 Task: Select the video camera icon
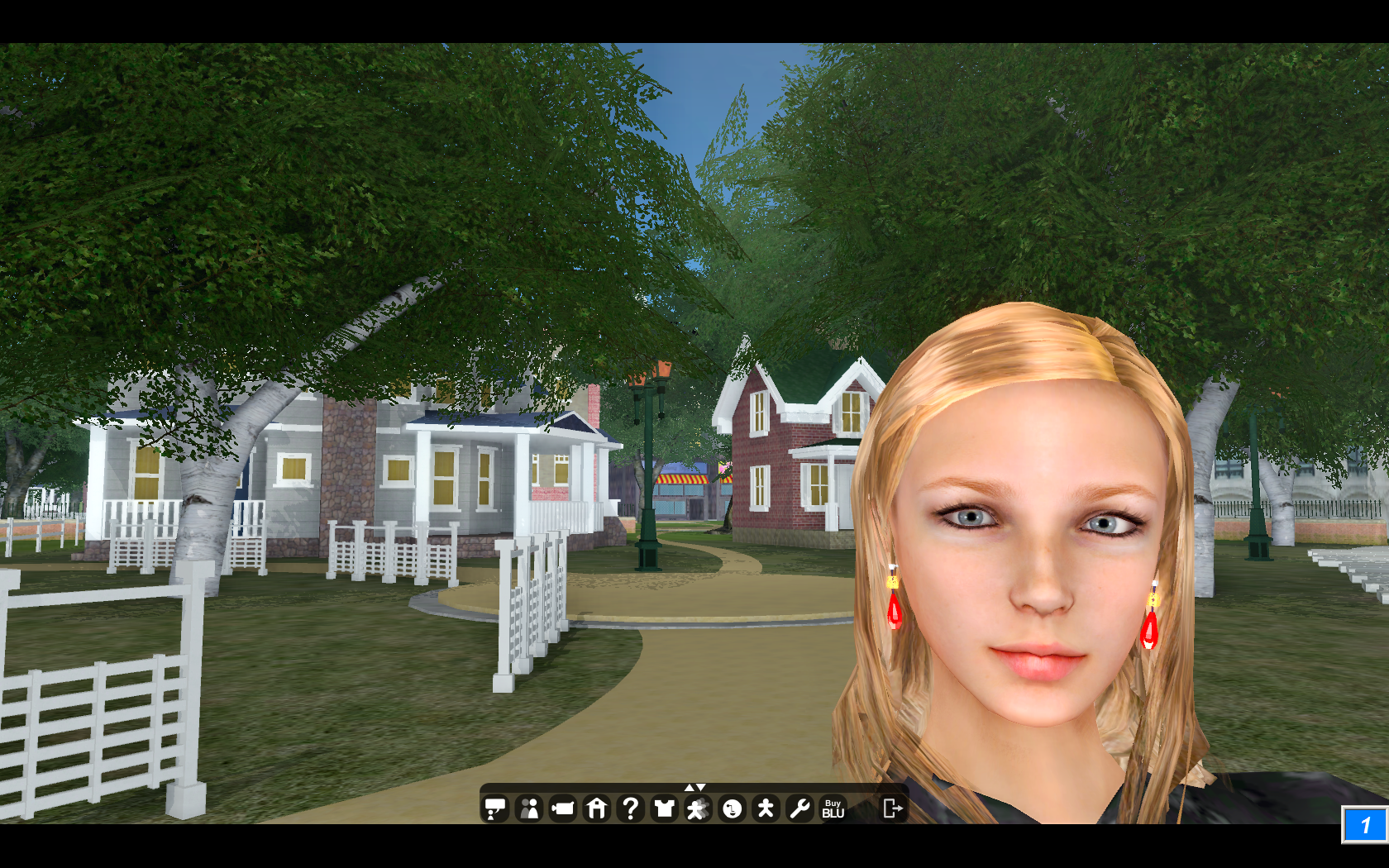point(563,808)
